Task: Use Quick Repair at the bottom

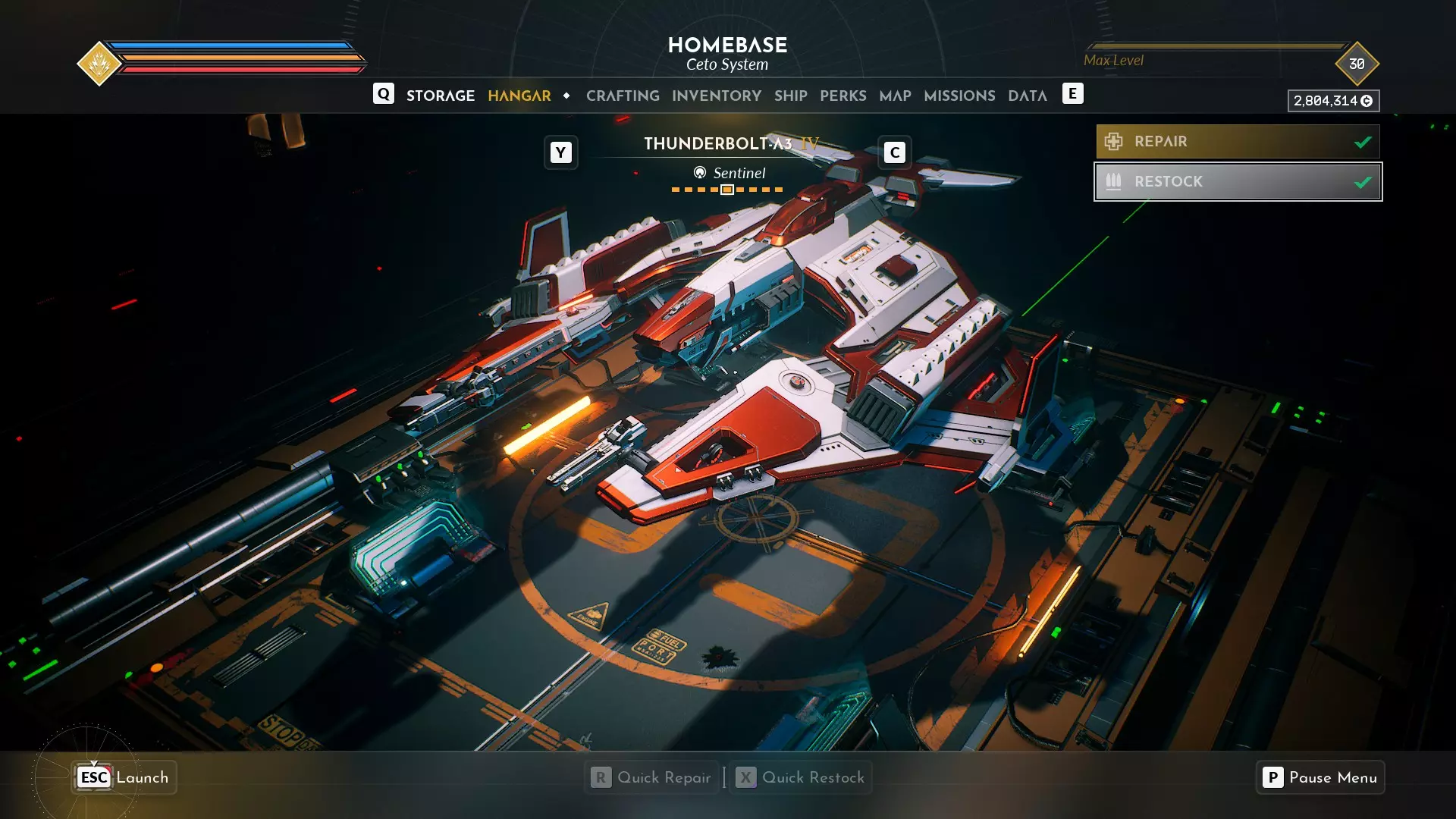Action: (652, 777)
